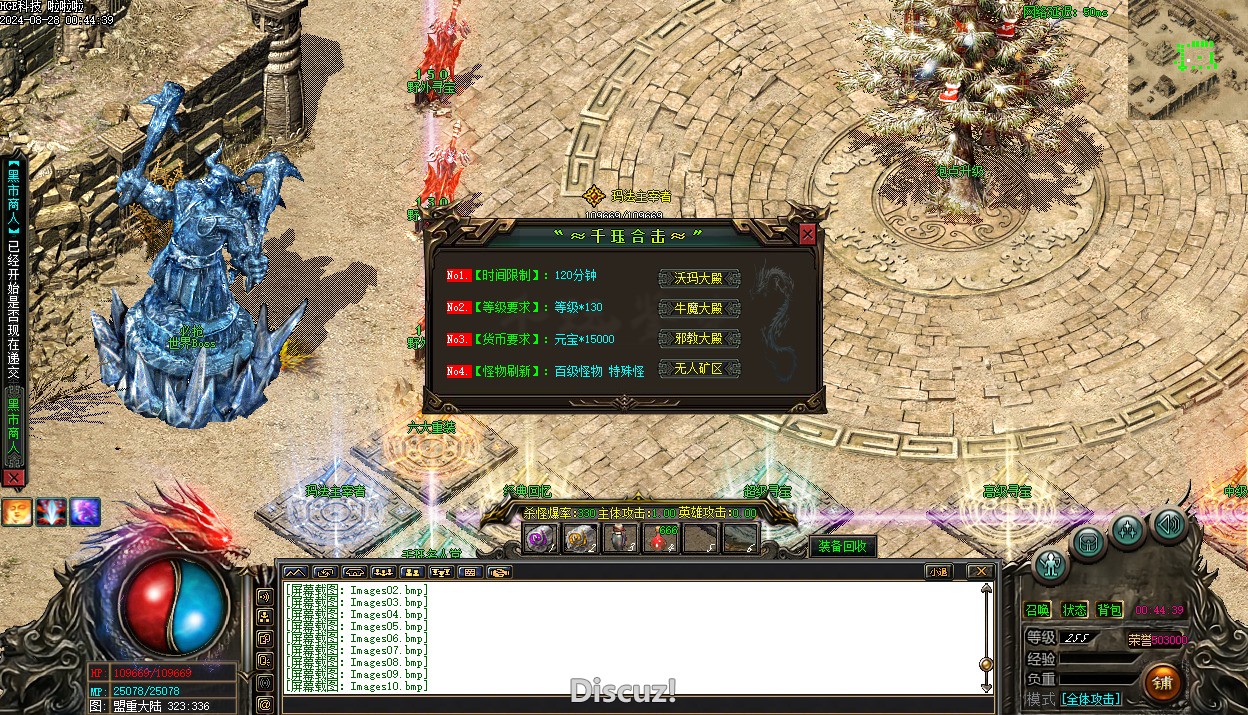
Task: Close the 千珏合击 dialog window
Action: (x=807, y=234)
